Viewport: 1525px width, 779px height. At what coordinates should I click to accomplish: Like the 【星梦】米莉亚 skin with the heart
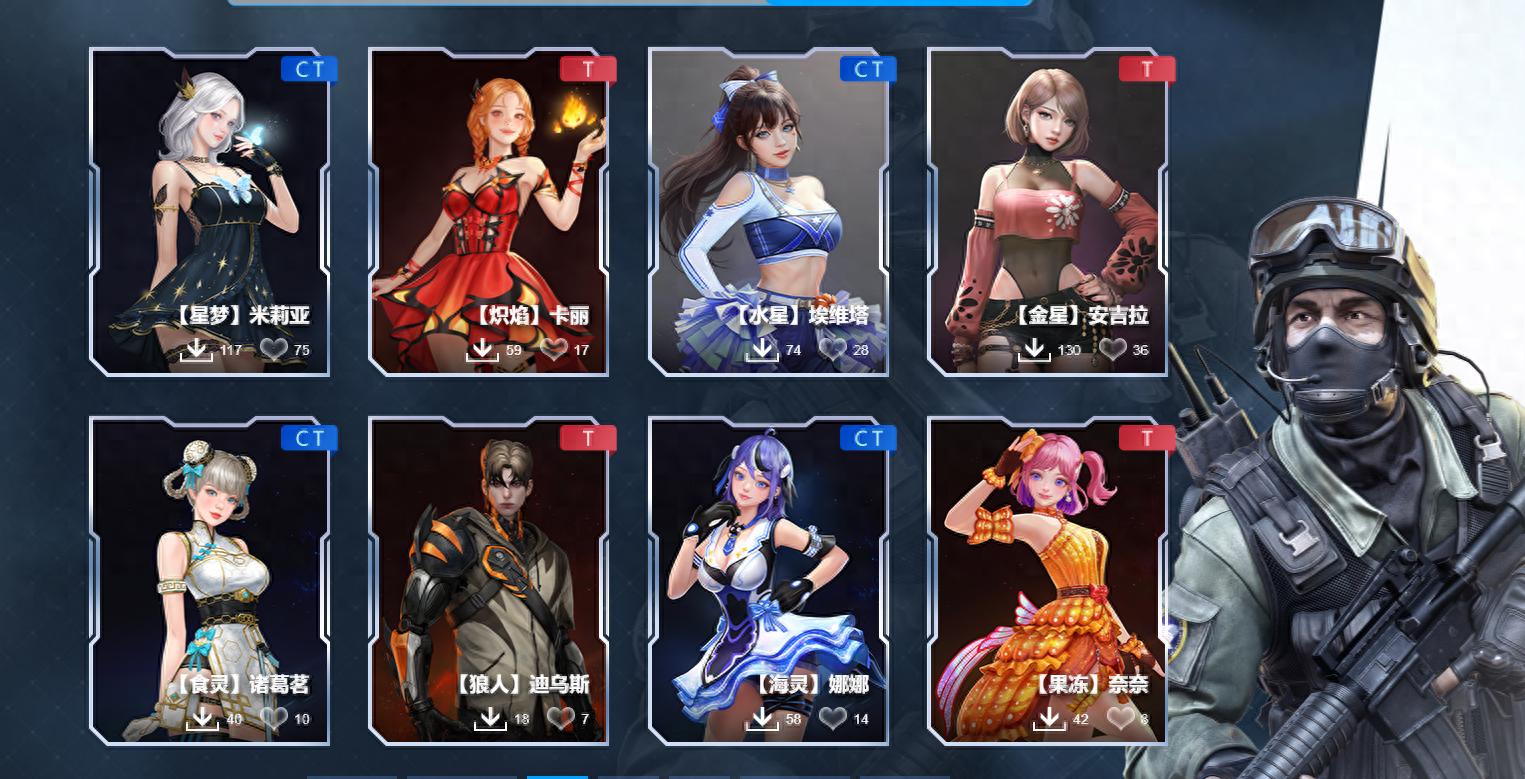point(273,350)
